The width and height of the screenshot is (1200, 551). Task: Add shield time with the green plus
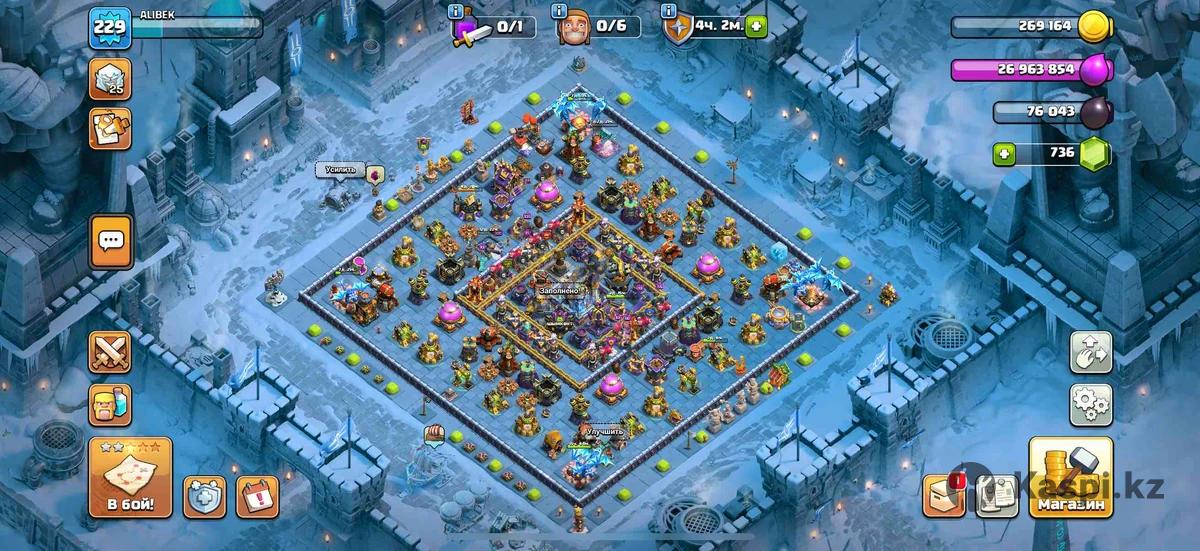[x=755, y=26]
